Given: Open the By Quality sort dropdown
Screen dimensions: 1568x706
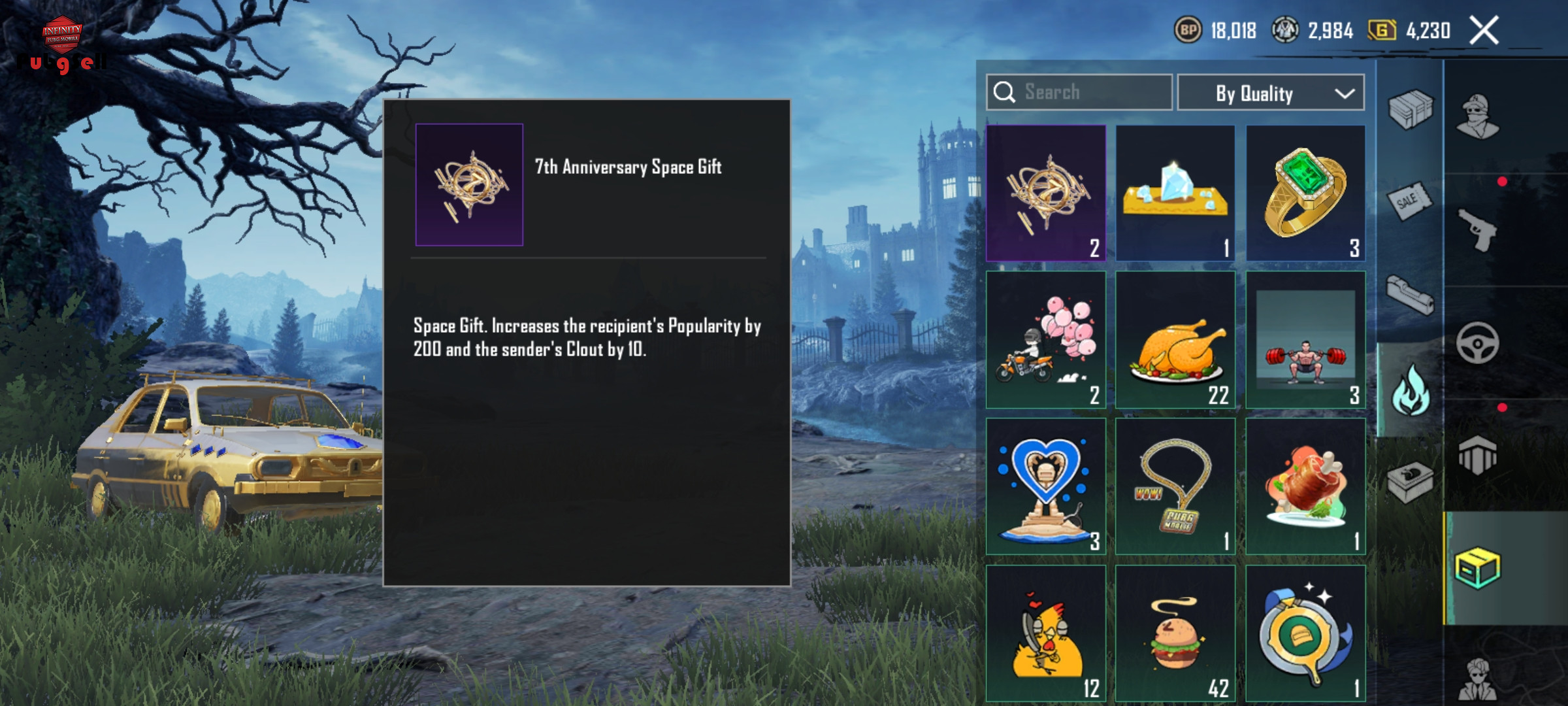Looking at the screenshot, I should pyautogui.click(x=1270, y=93).
